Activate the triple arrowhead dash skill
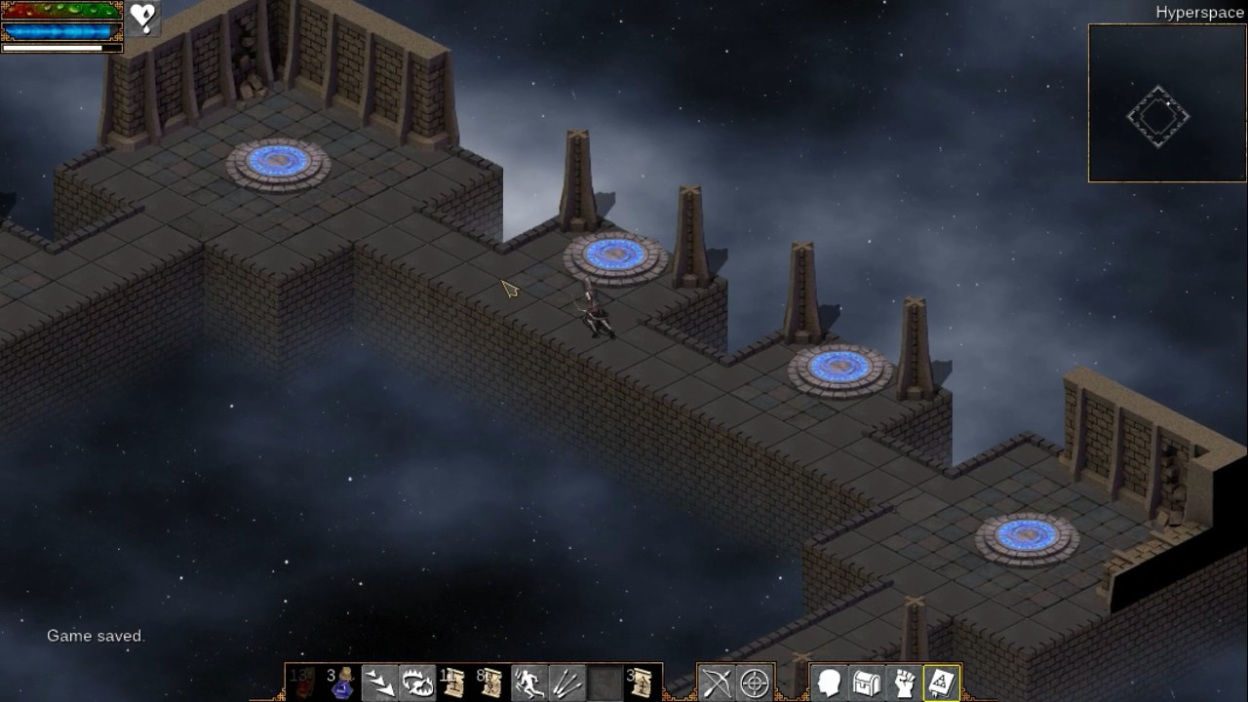The width and height of the screenshot is (1248, 702). point(380,683)
